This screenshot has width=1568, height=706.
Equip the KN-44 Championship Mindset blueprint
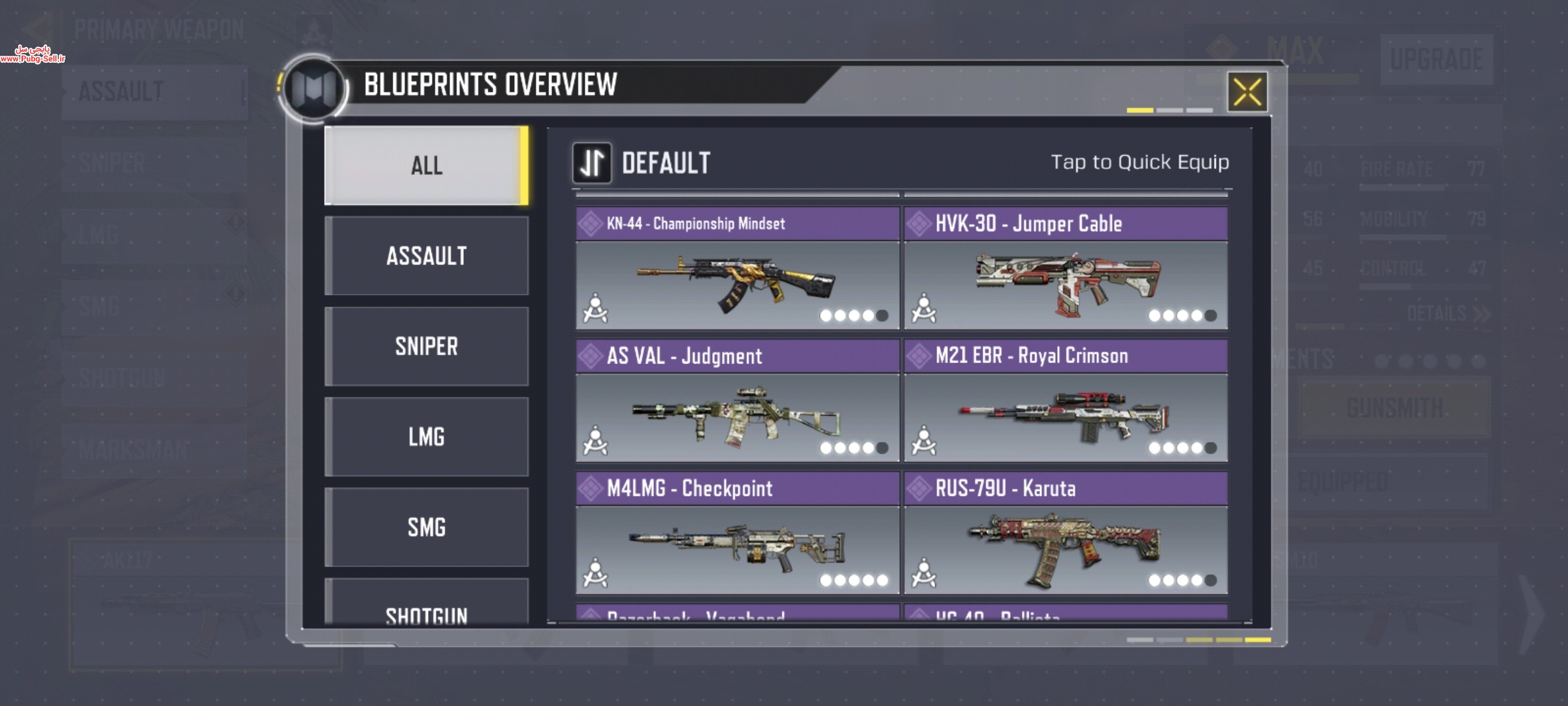coord(737,284)
